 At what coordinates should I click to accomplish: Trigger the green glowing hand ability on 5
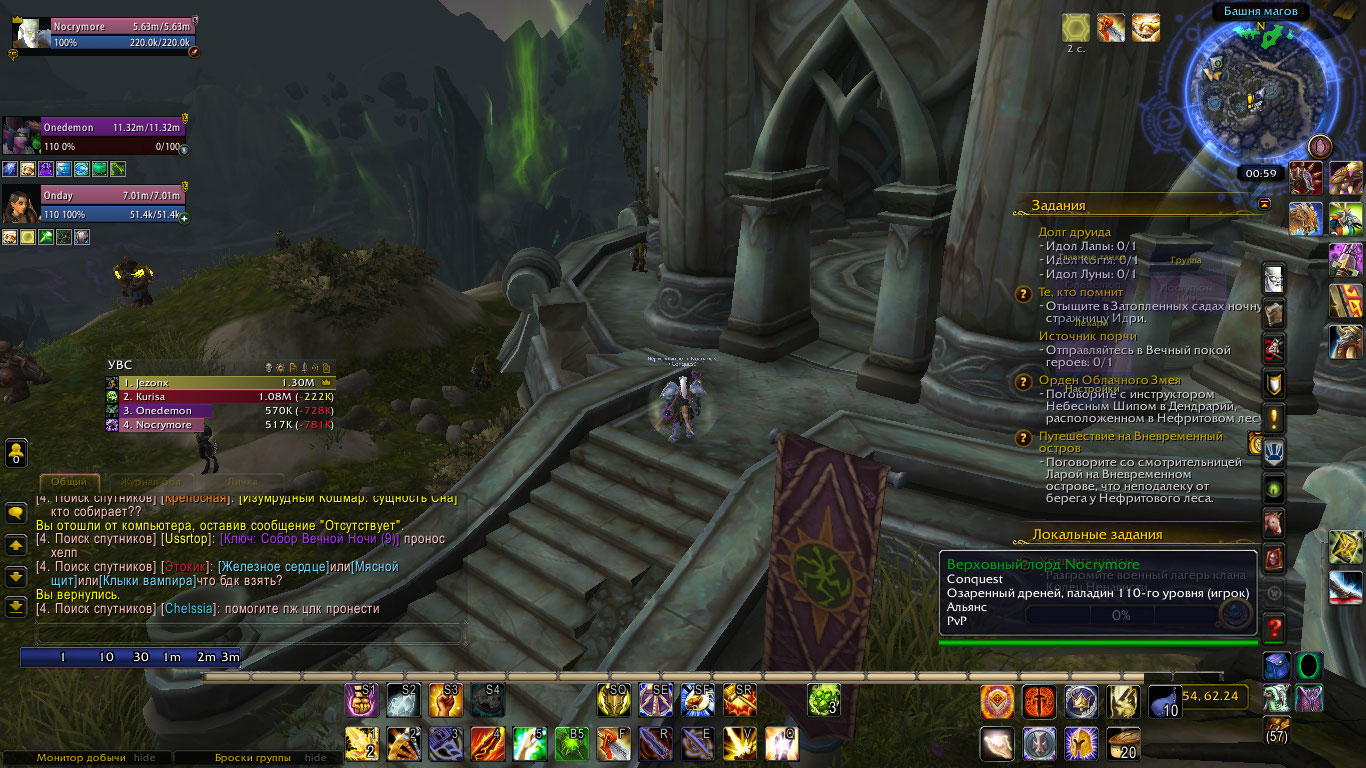pyautogui.click(x=529, y=743)
